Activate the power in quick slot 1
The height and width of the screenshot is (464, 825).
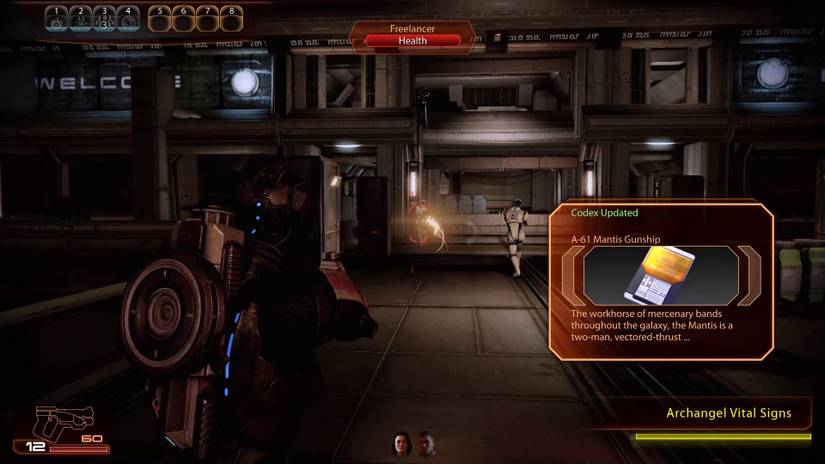[x=58, y=18]
